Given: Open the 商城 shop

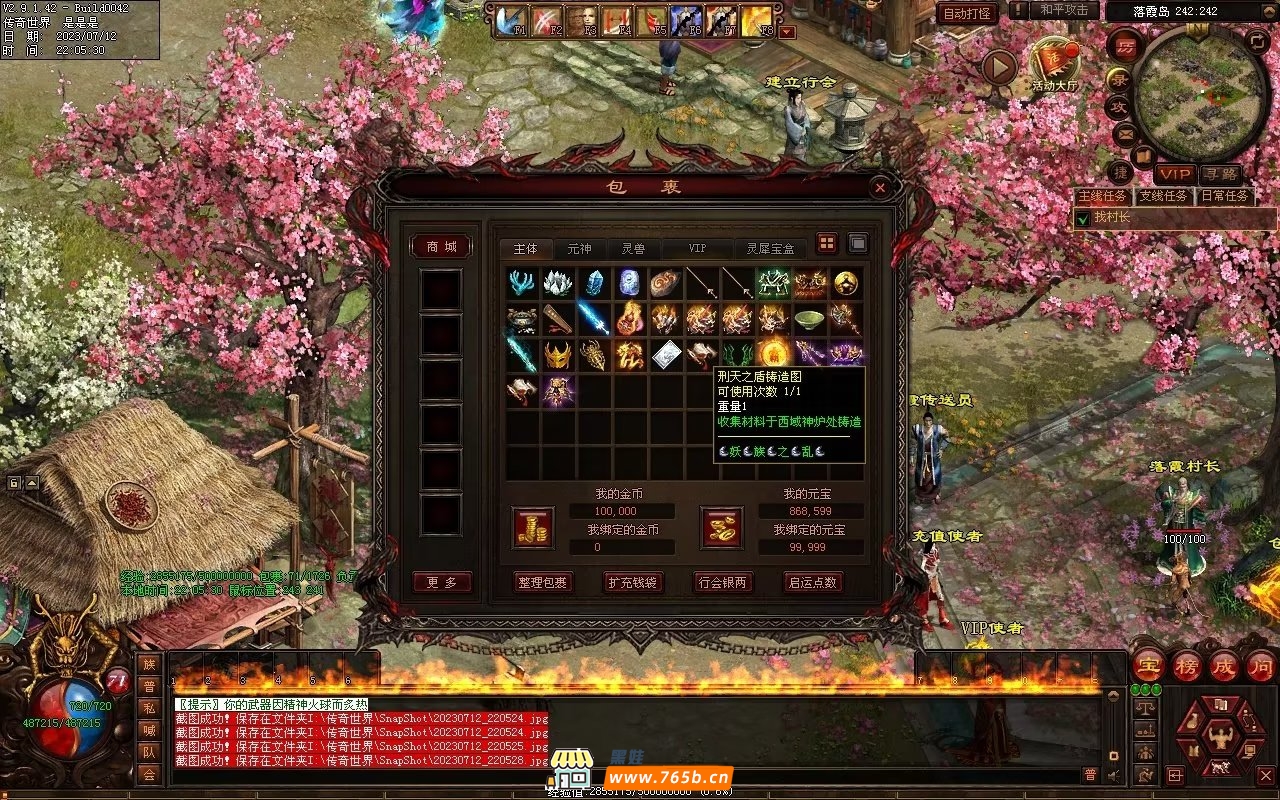Looking at the screenshot, I should 441,247.
